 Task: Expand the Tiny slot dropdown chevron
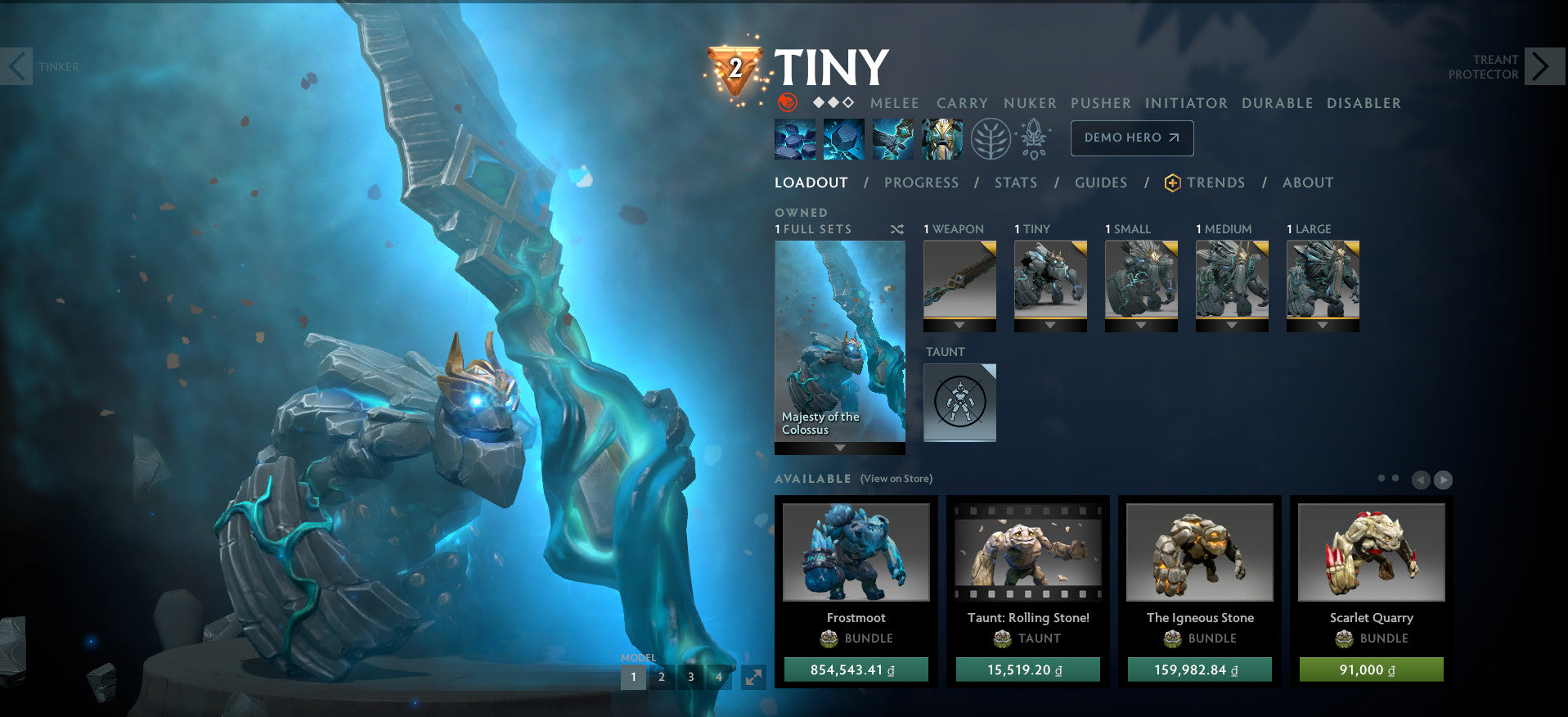[1050, 323]
